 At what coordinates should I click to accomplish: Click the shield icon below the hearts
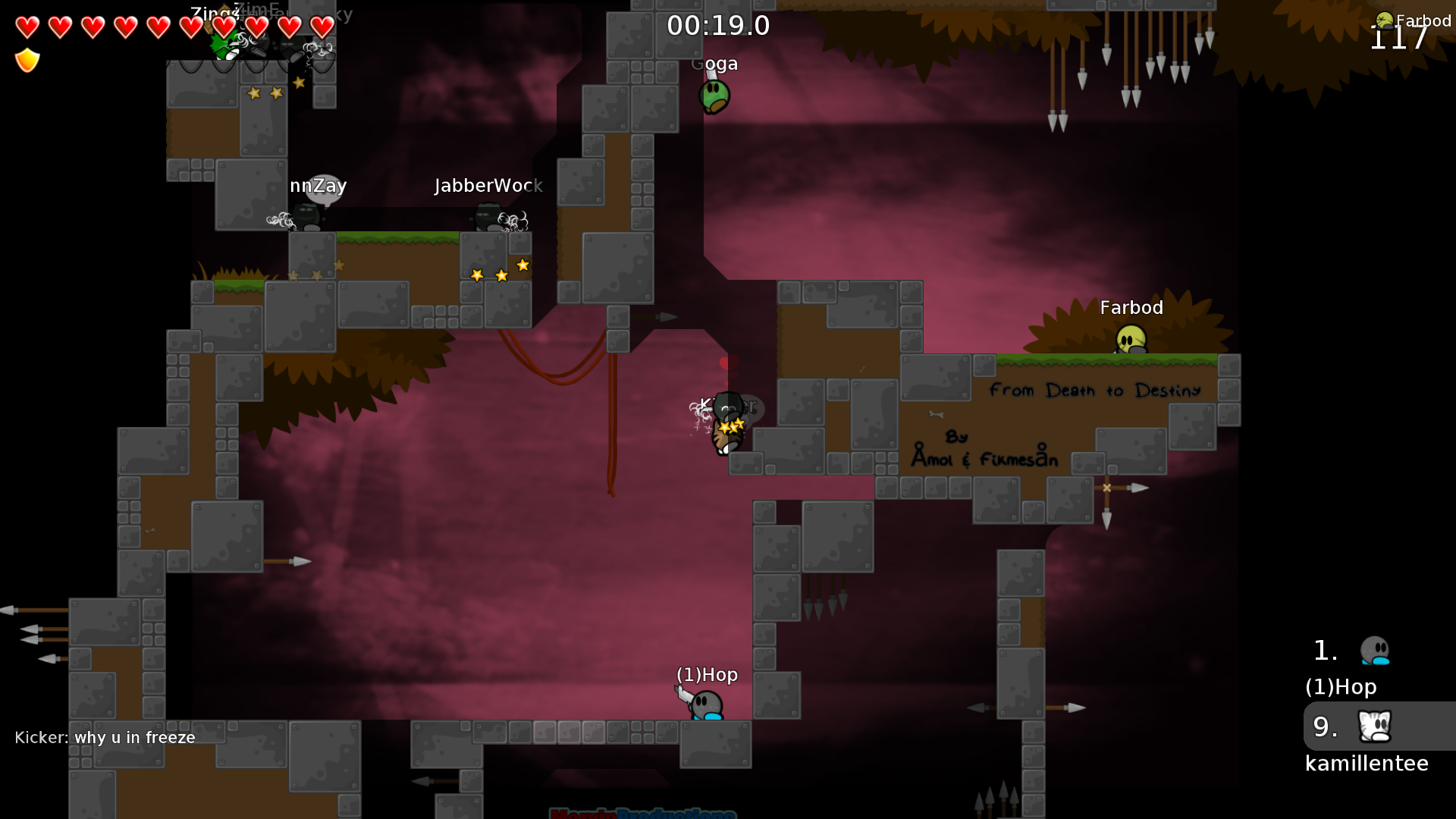coord(27,60)
